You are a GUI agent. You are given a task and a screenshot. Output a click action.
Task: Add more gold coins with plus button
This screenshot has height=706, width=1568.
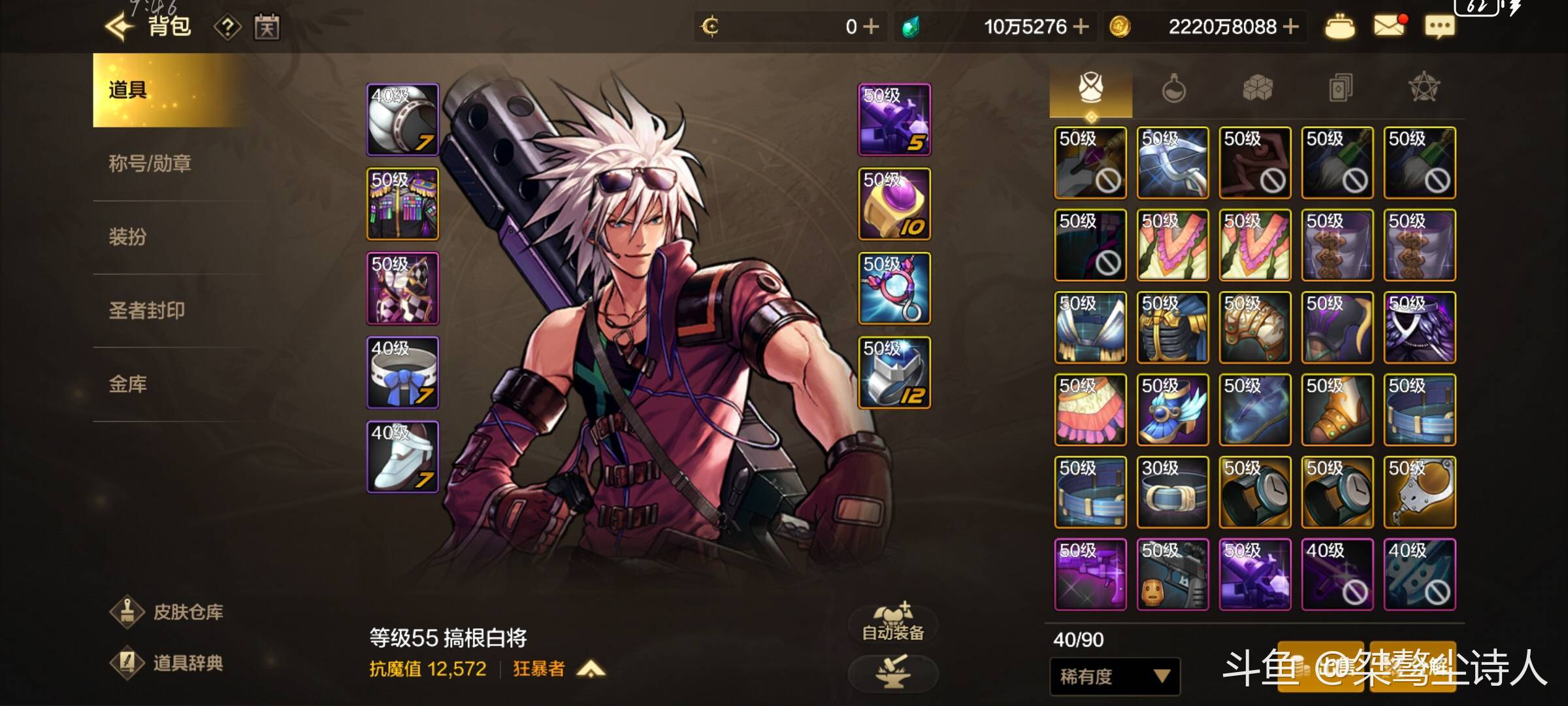coord(1290,27)
